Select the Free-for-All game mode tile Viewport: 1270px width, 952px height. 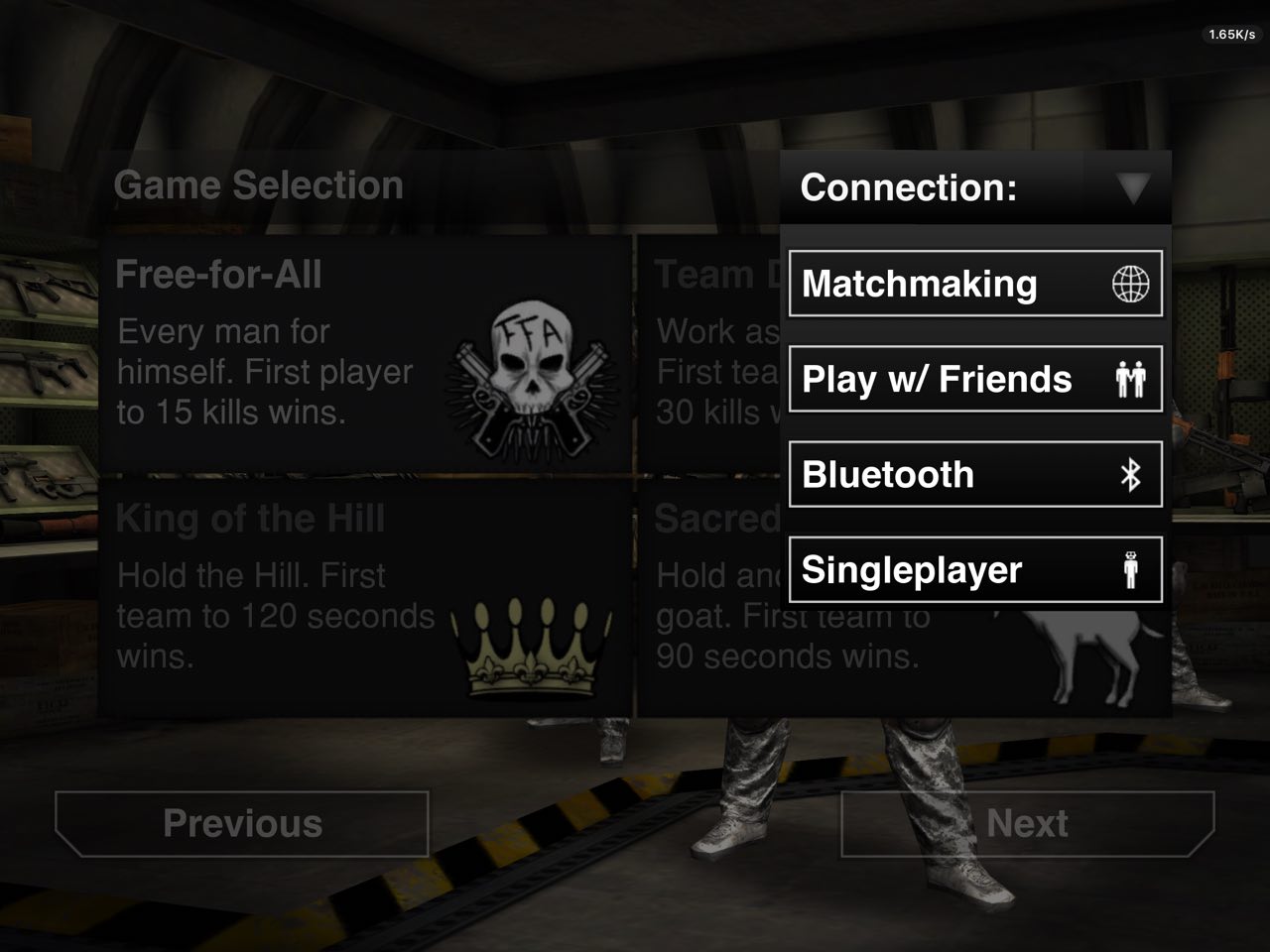(365, 353)
